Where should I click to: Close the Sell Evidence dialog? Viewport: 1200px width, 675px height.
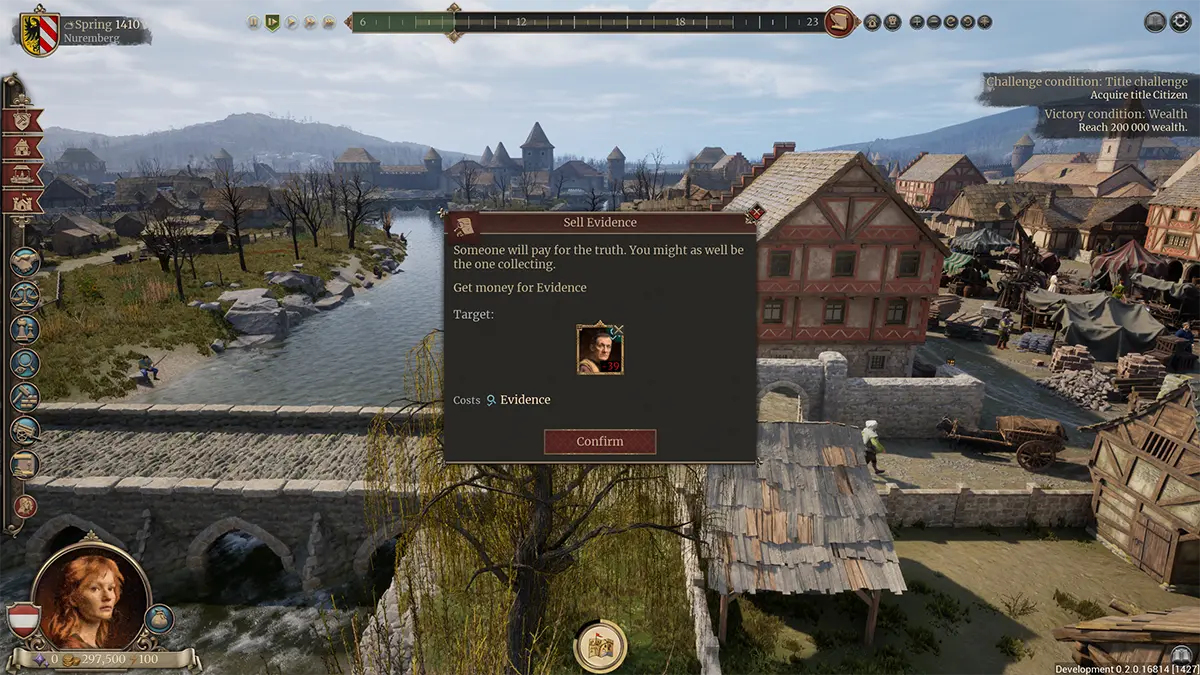755,213
